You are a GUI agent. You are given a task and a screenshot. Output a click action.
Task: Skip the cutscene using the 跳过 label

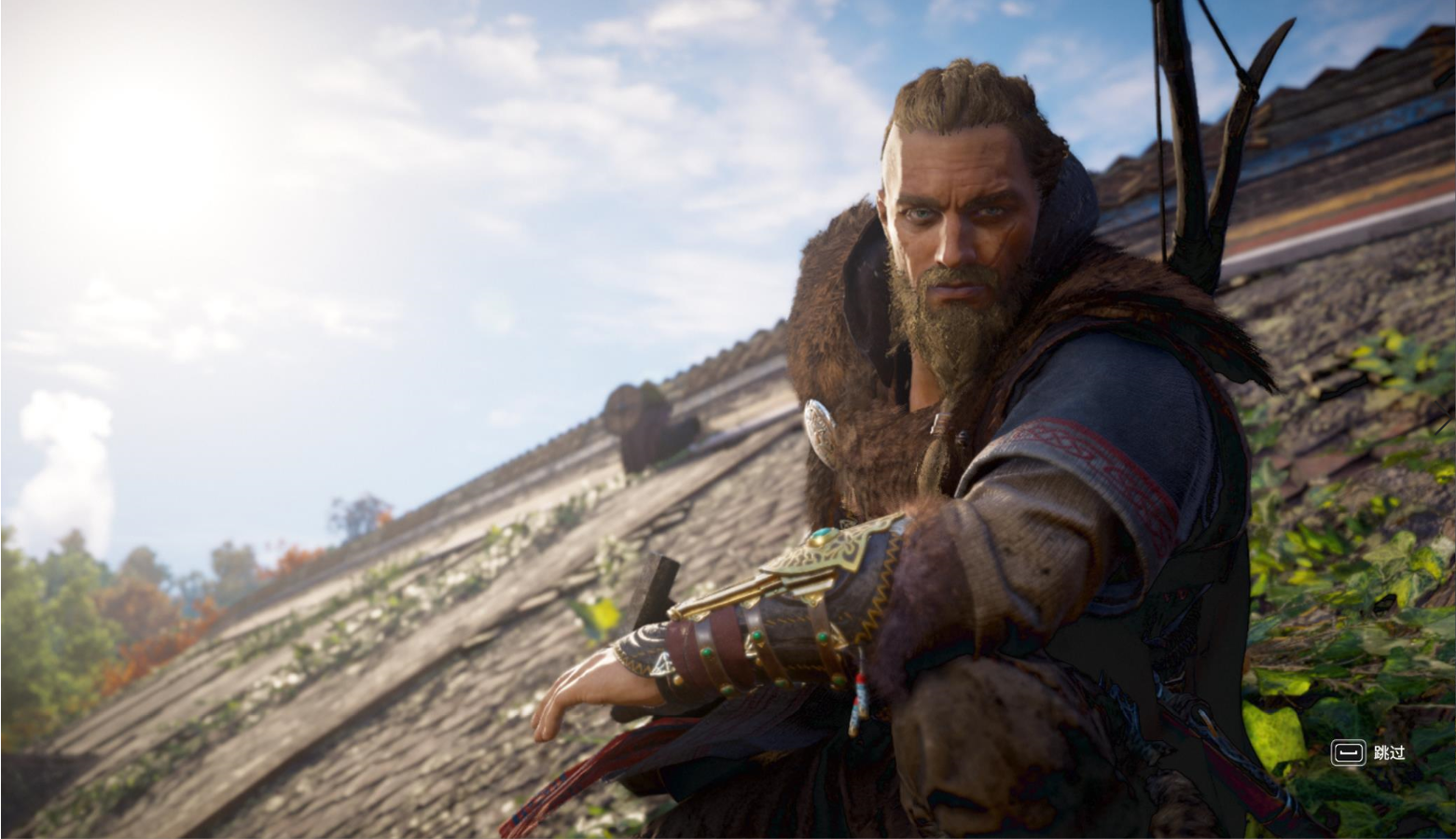point(1388,752)
